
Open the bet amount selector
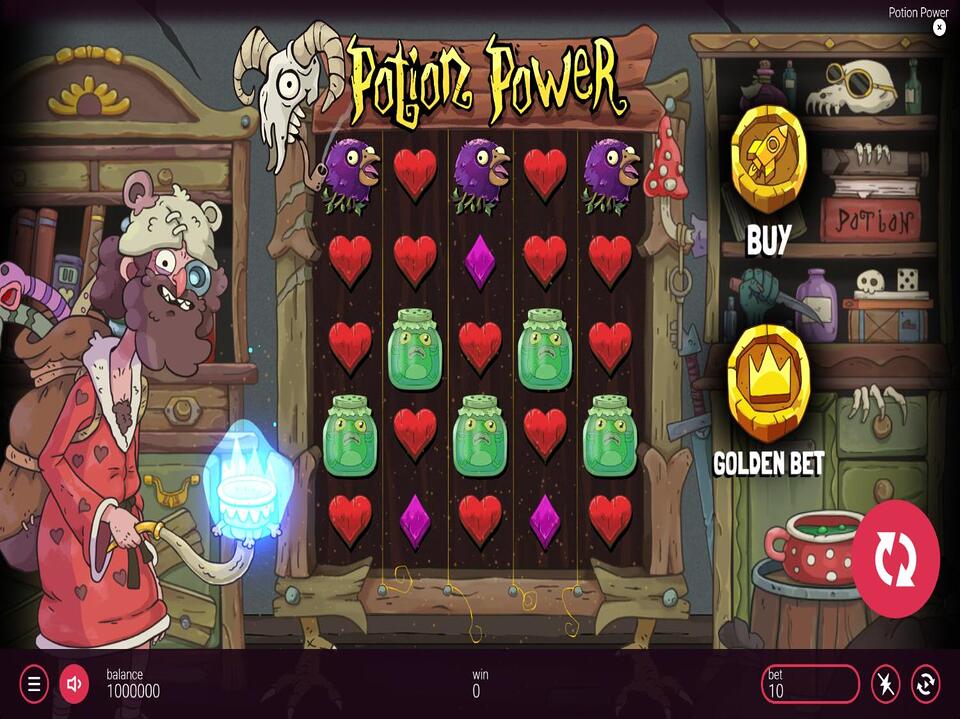(809, 684)
